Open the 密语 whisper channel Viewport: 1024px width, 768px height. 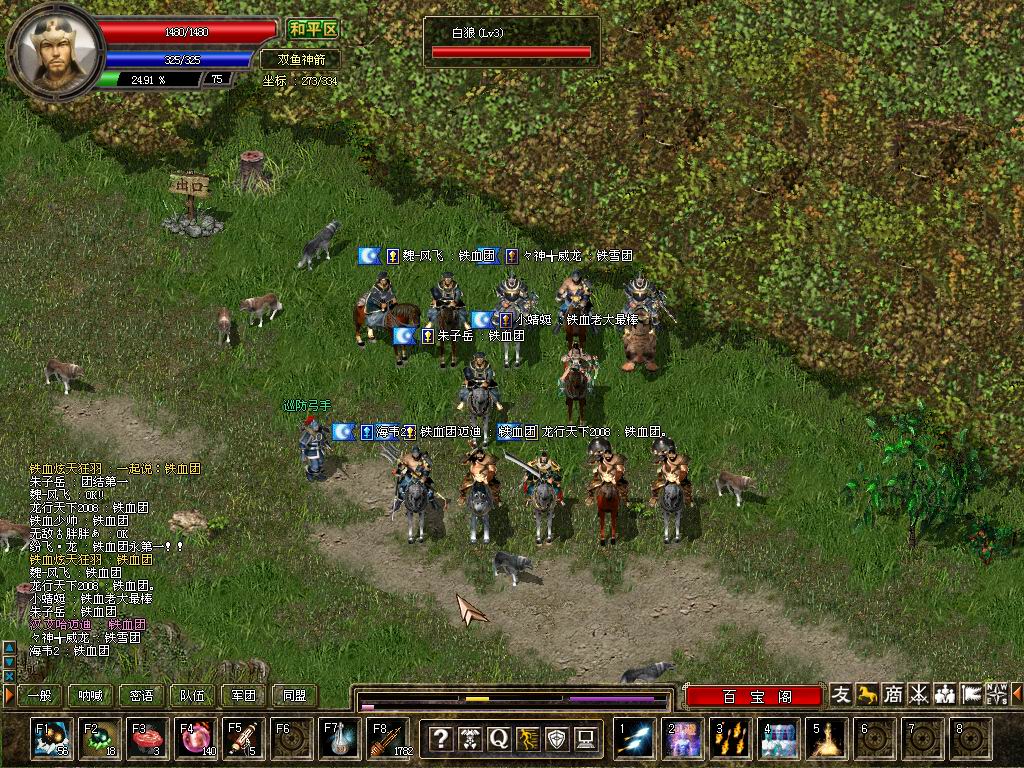coord(141,695)
